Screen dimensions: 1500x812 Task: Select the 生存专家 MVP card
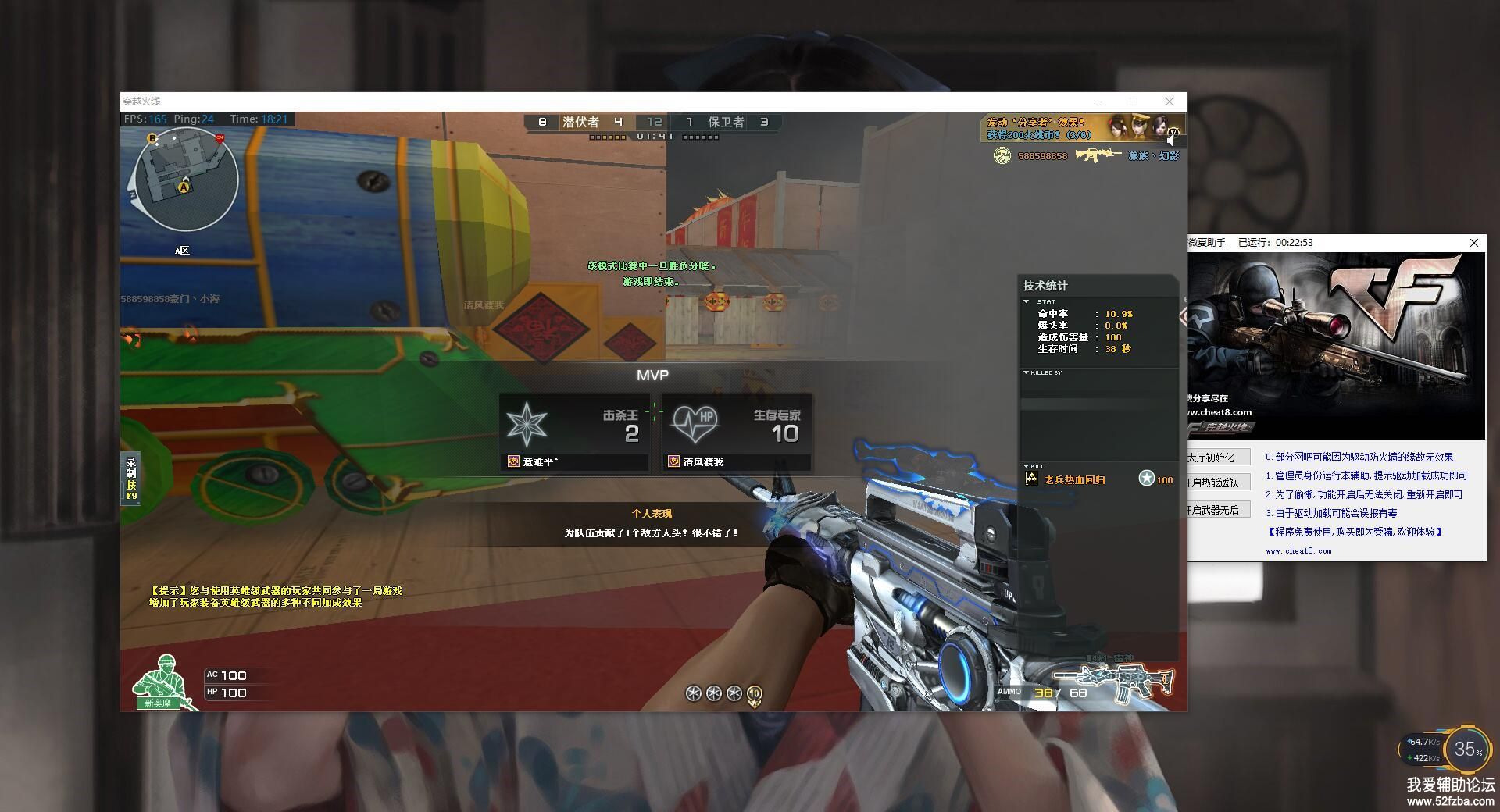[x=737, y=433]
